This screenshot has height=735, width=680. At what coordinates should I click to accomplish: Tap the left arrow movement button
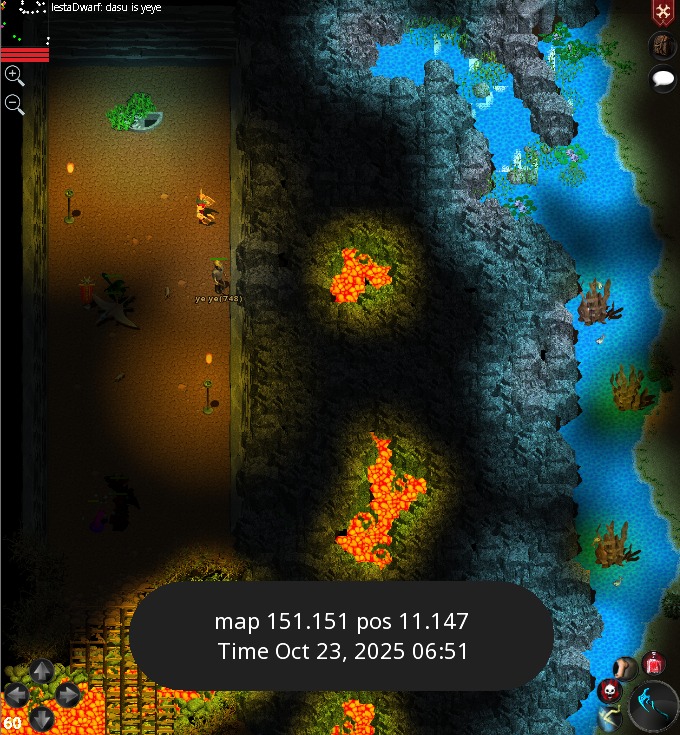point(16,694)
